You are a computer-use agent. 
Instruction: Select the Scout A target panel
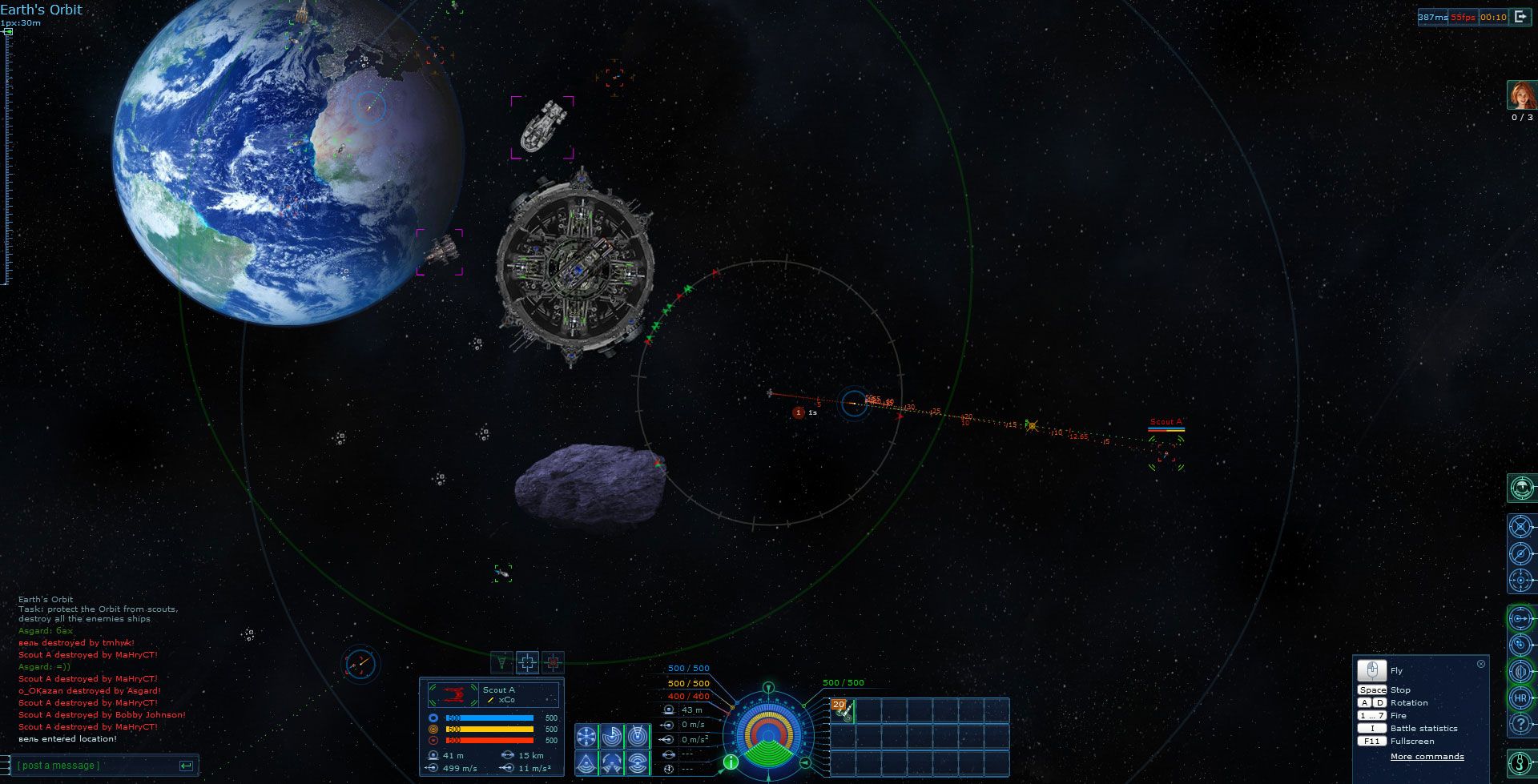coord(491,694)
